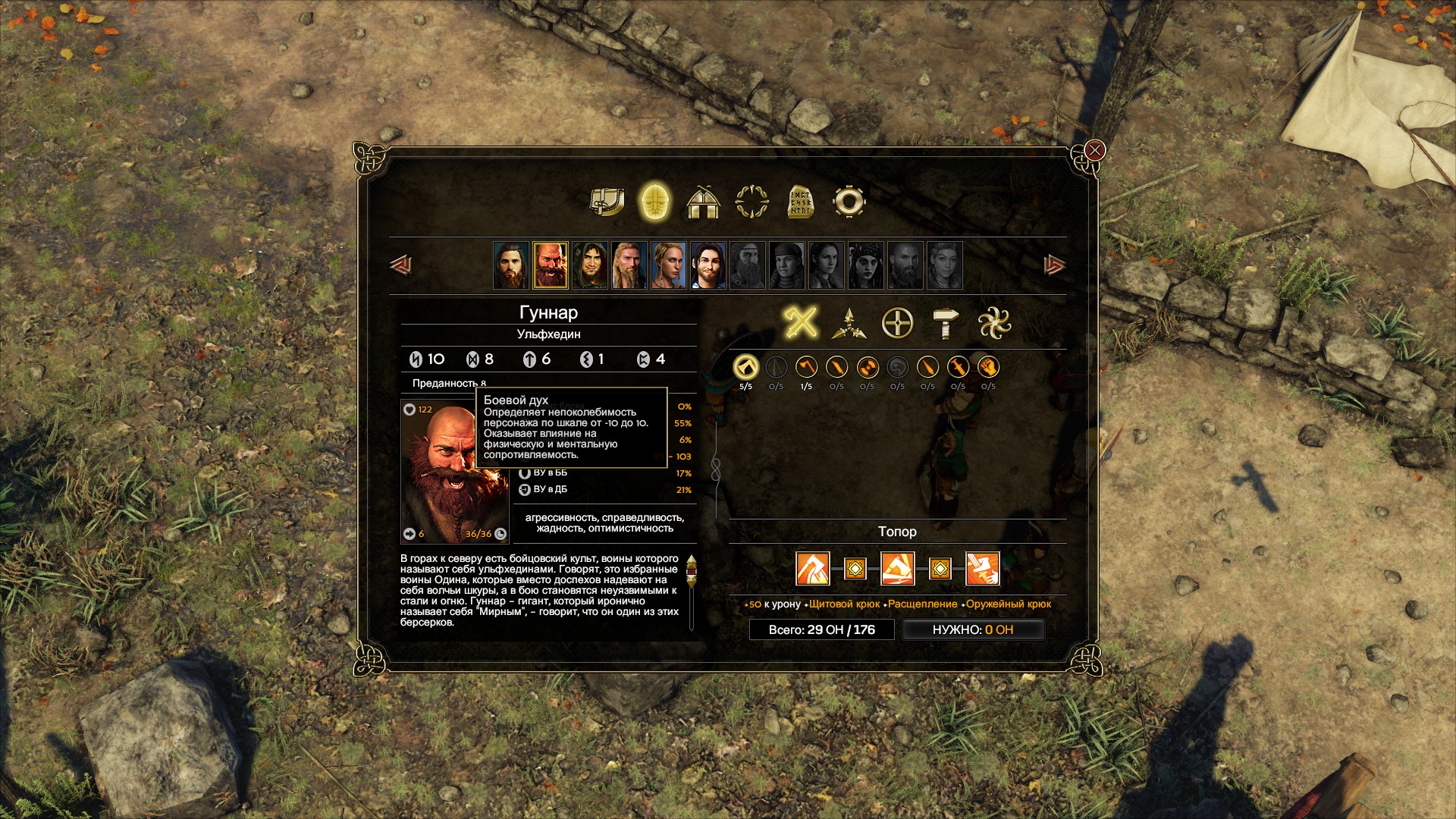Select the first axe ability in Топор row
Image resolution: width=1456 pixels, height=819 pixels.
tap(812, 569)
